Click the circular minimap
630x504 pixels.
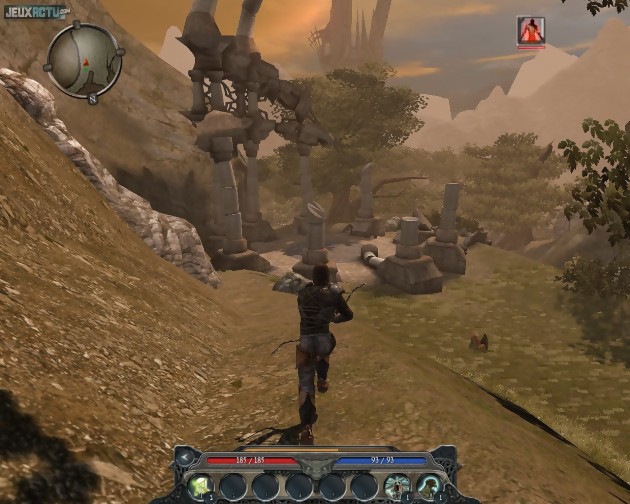click(x=84, y=60)
